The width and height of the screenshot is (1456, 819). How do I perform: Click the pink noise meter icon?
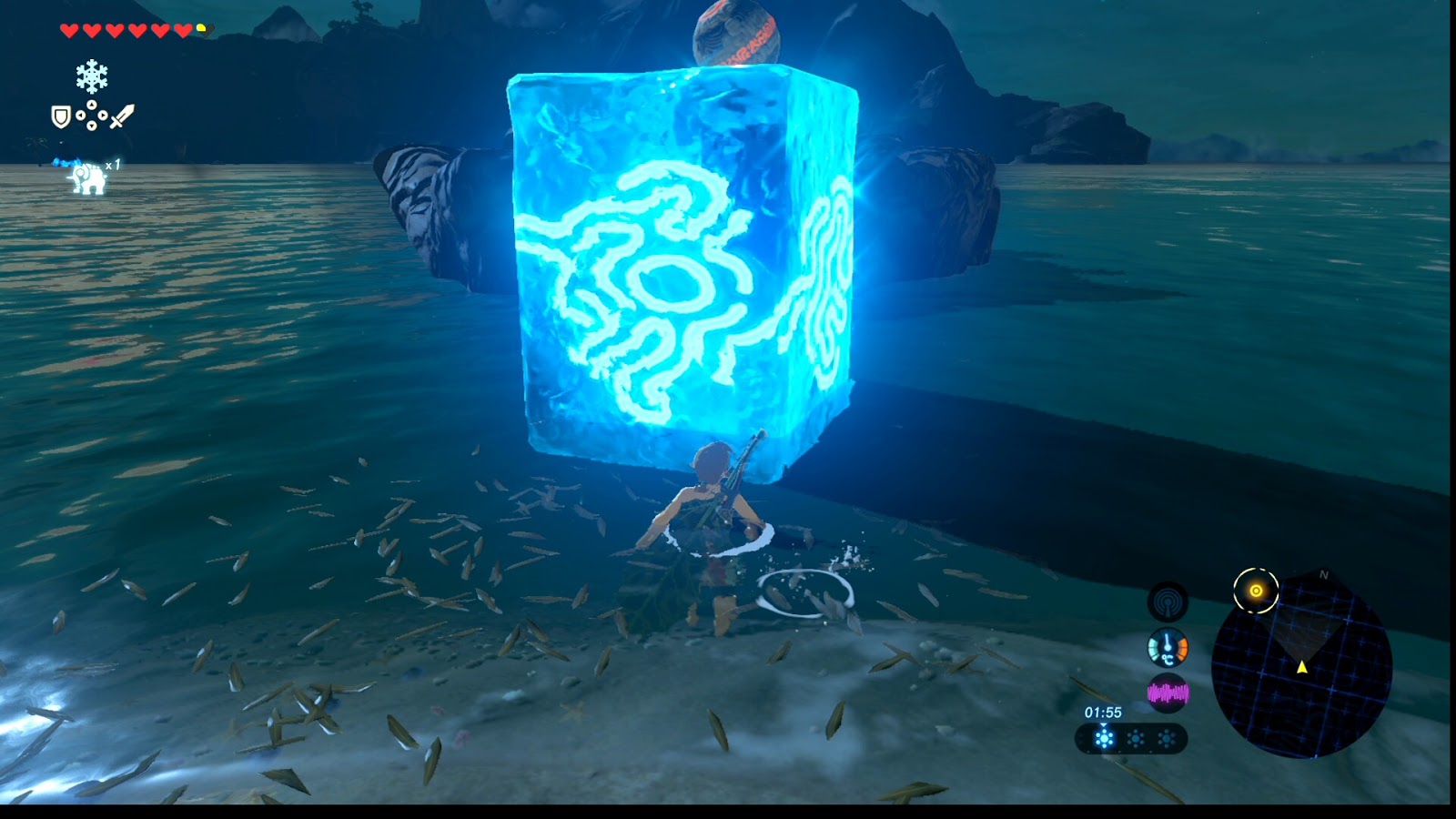pos(1168,692)
